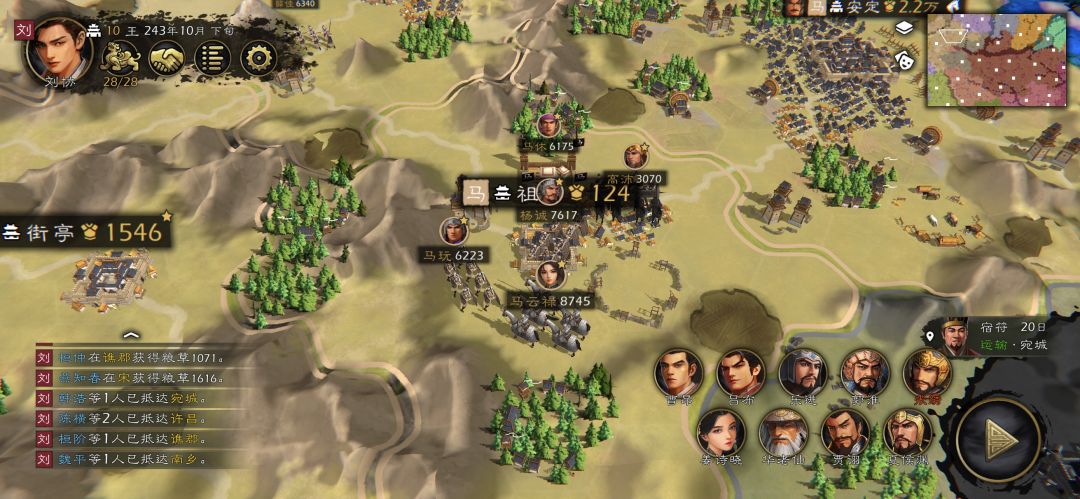
Task: Select general Guo Huai's portrait
Action: [x=863, y=373]
